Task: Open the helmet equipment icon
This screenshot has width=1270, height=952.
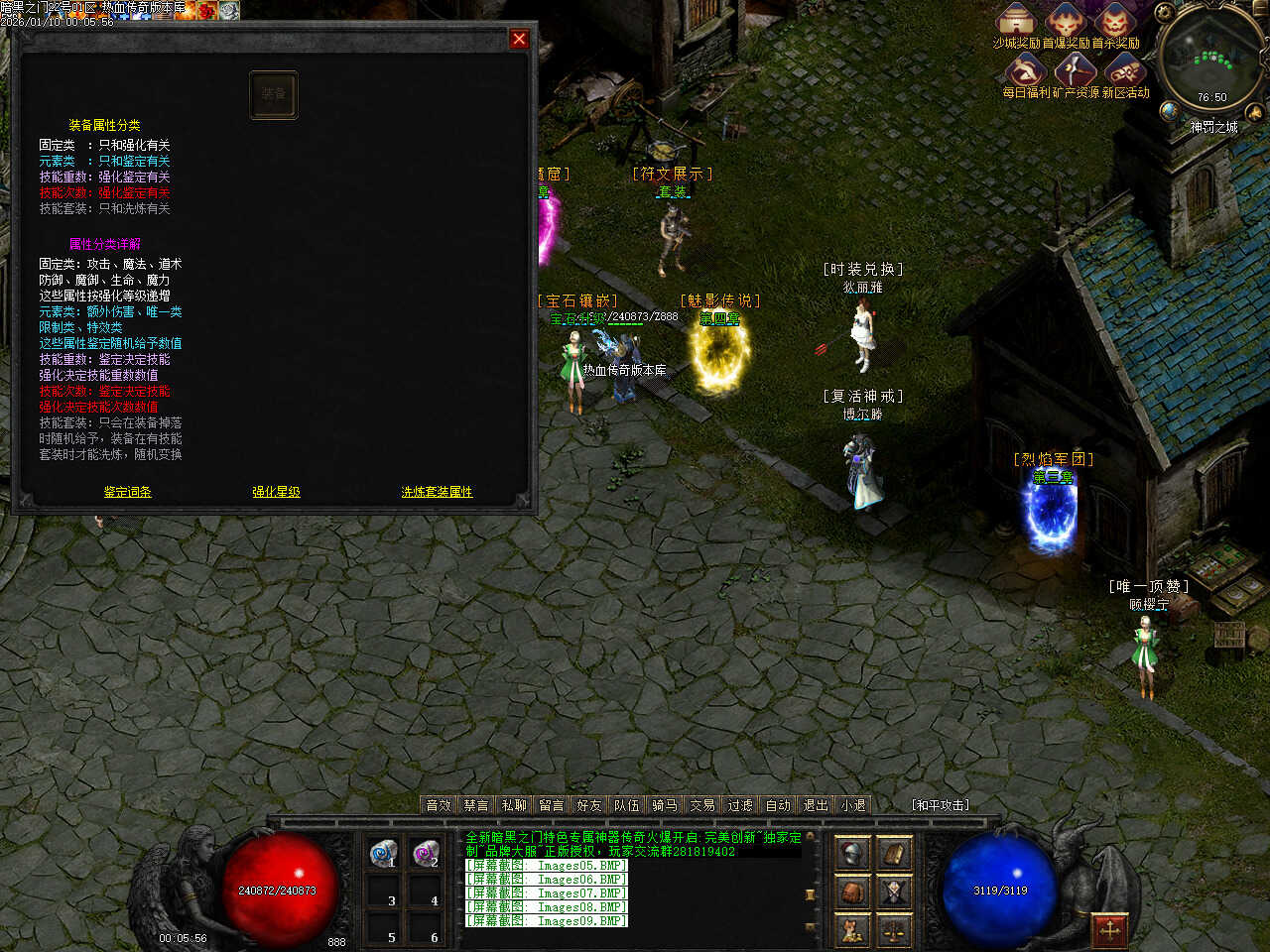Action: [x=852, y=854]
